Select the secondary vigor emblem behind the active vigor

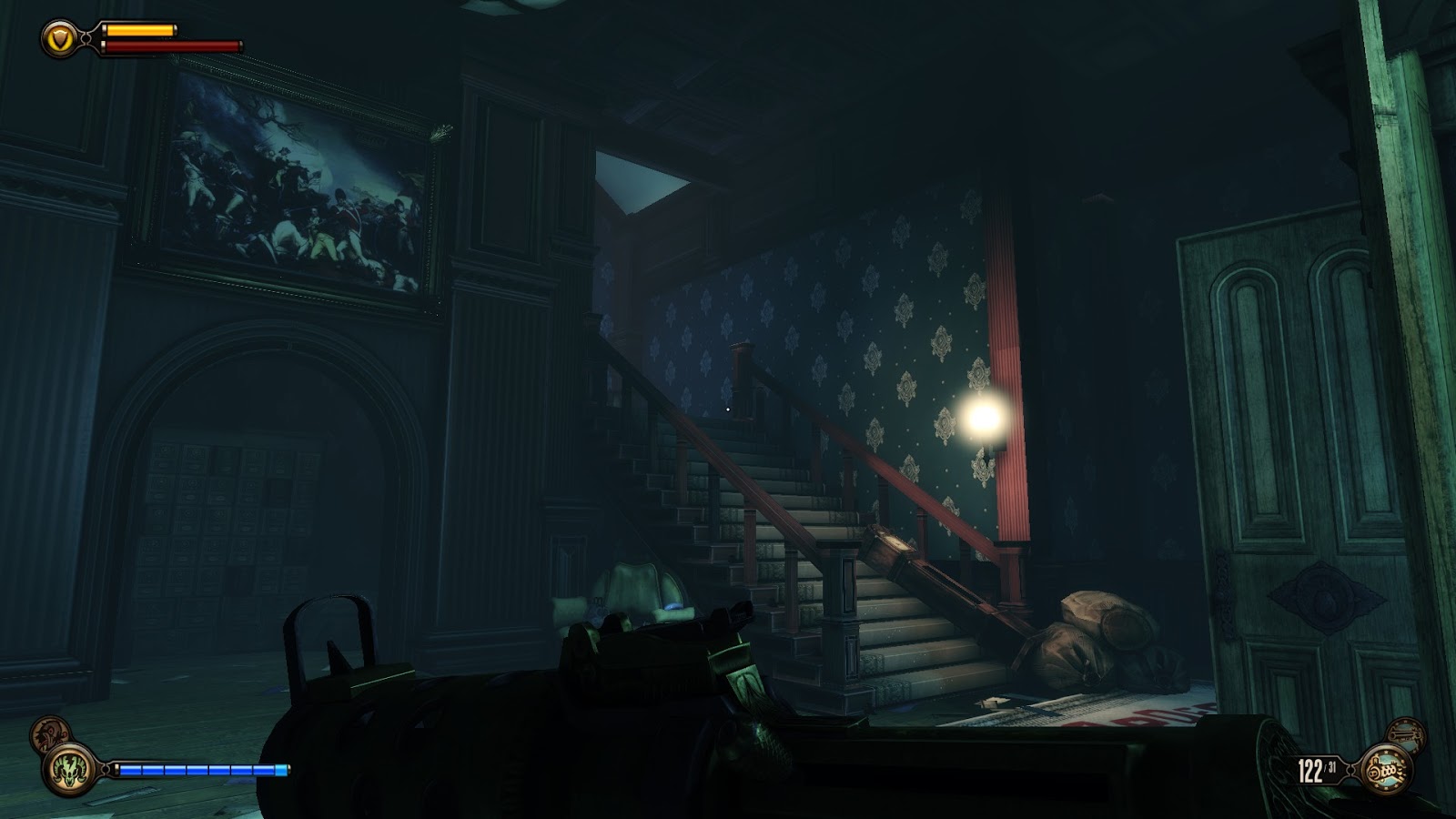pyautogui.click(x=51, y=733)
